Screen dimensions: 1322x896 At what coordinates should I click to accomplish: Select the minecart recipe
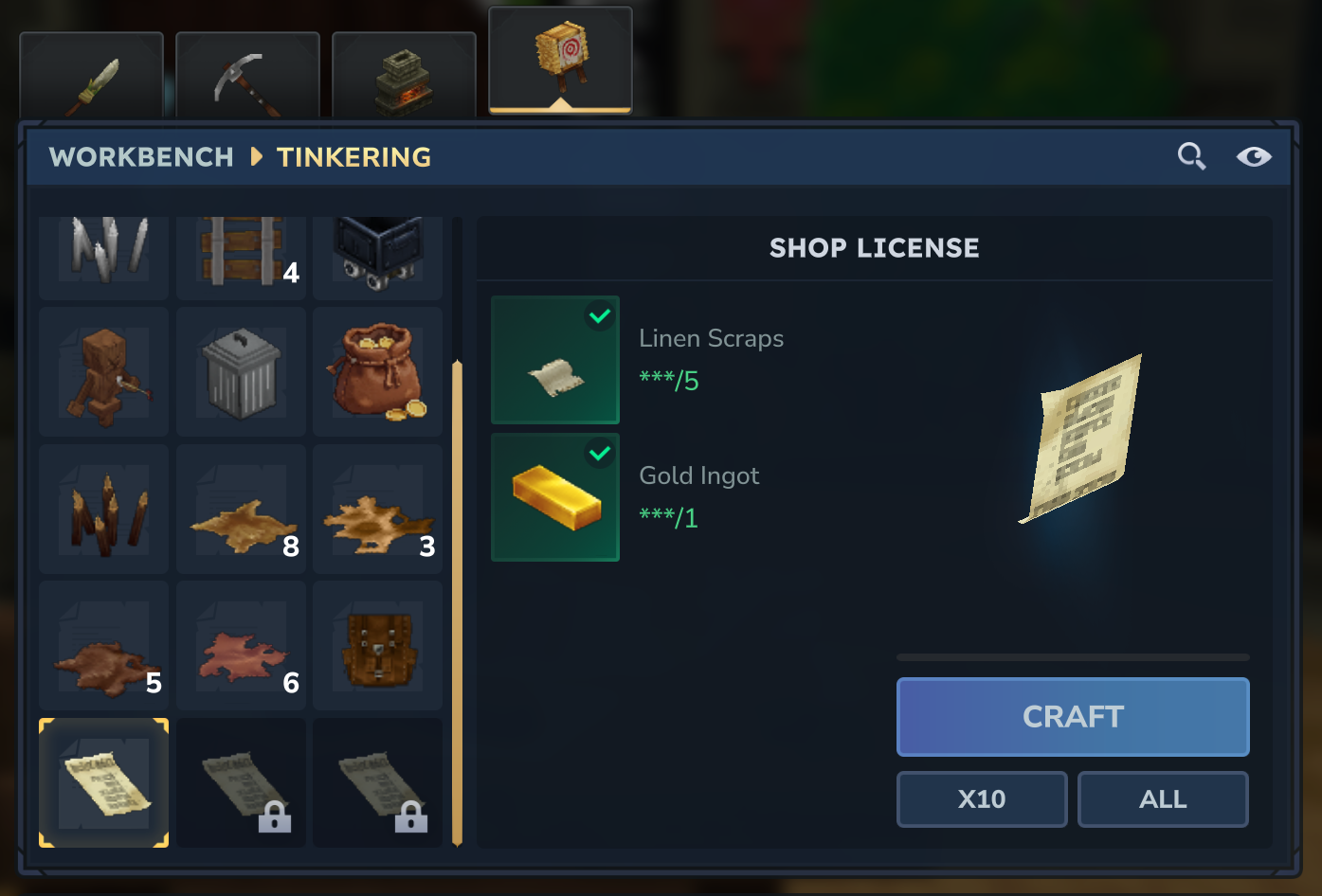[377, 254]
